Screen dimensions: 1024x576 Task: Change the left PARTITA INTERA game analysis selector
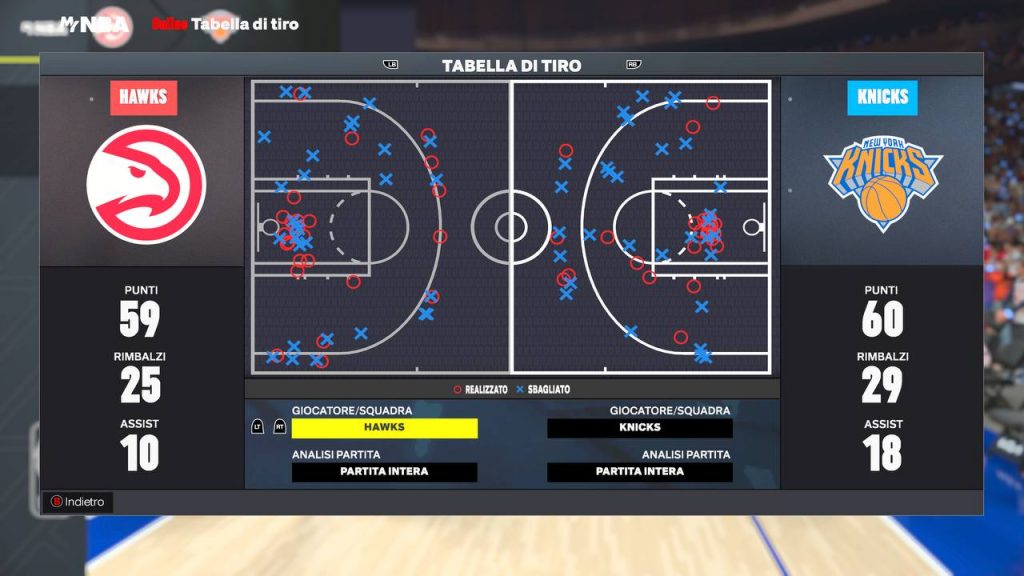tap(384, 472)
